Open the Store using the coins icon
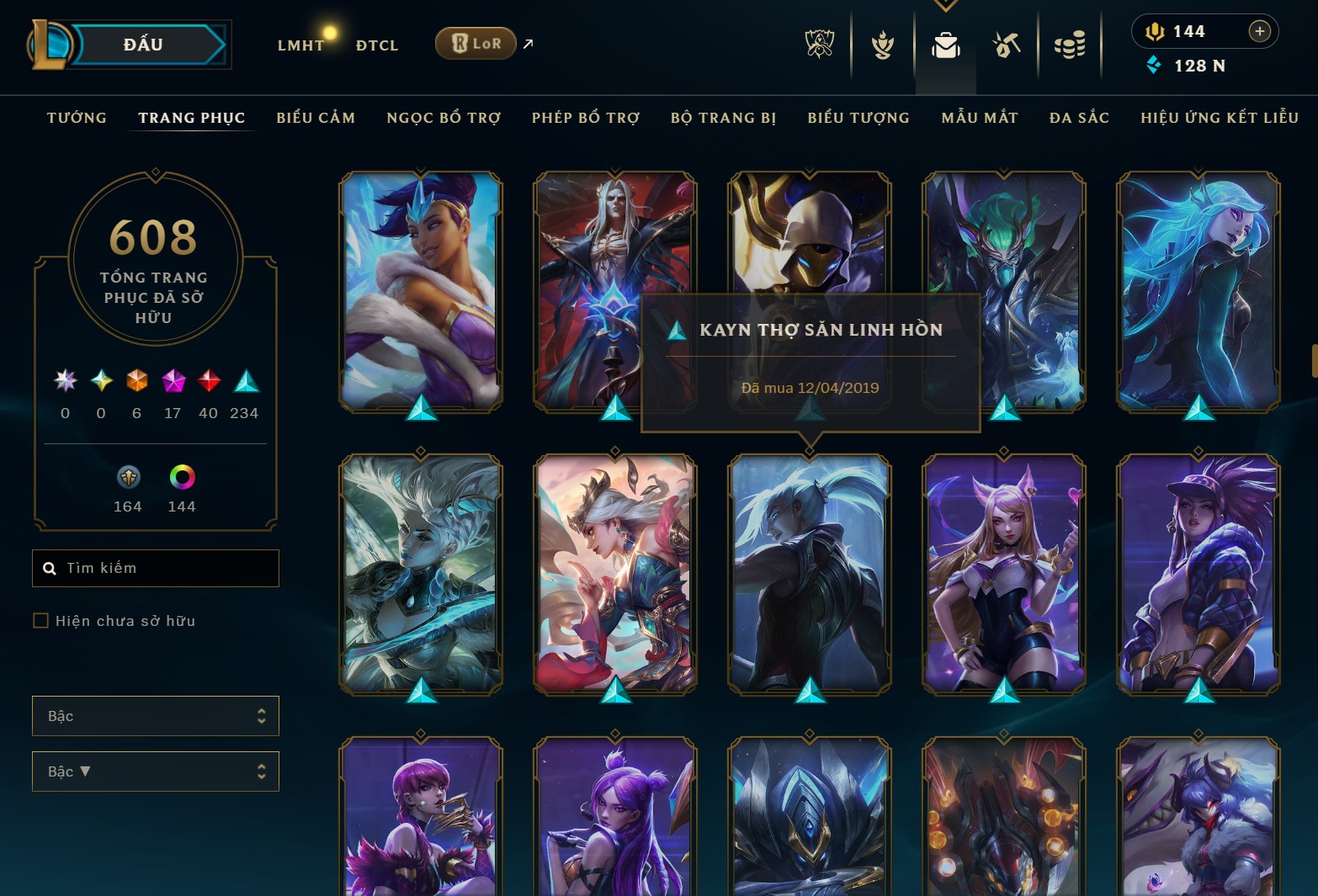This screenshot has height=896, width=1318. pos(1071,46)
